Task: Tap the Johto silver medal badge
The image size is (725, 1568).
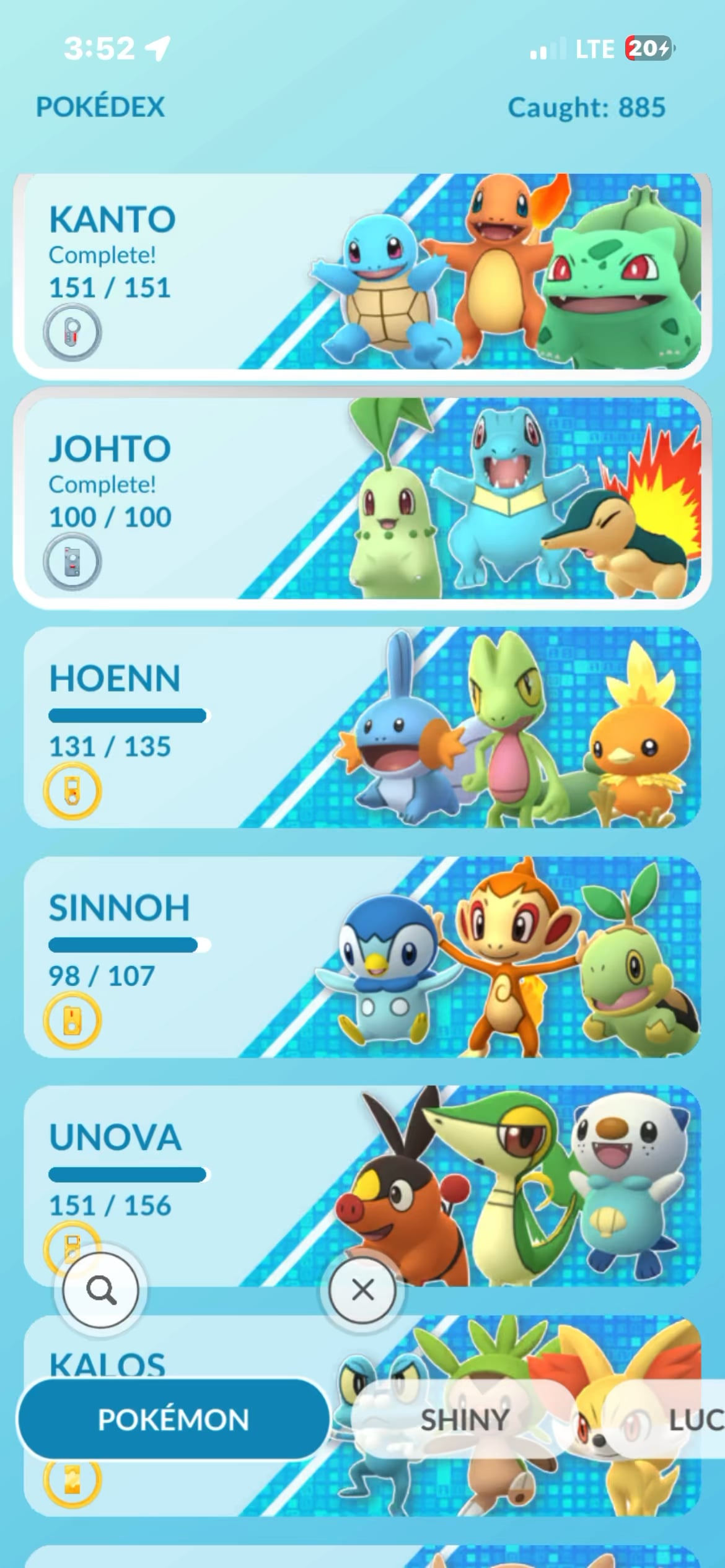Action: coord(72,562)
